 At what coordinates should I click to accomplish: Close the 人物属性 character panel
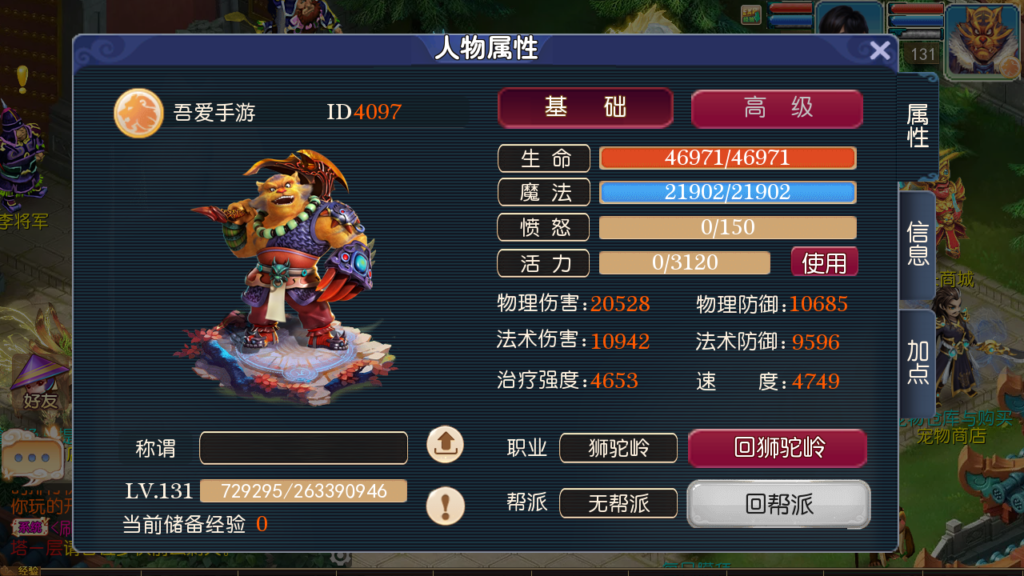[880, 51]
